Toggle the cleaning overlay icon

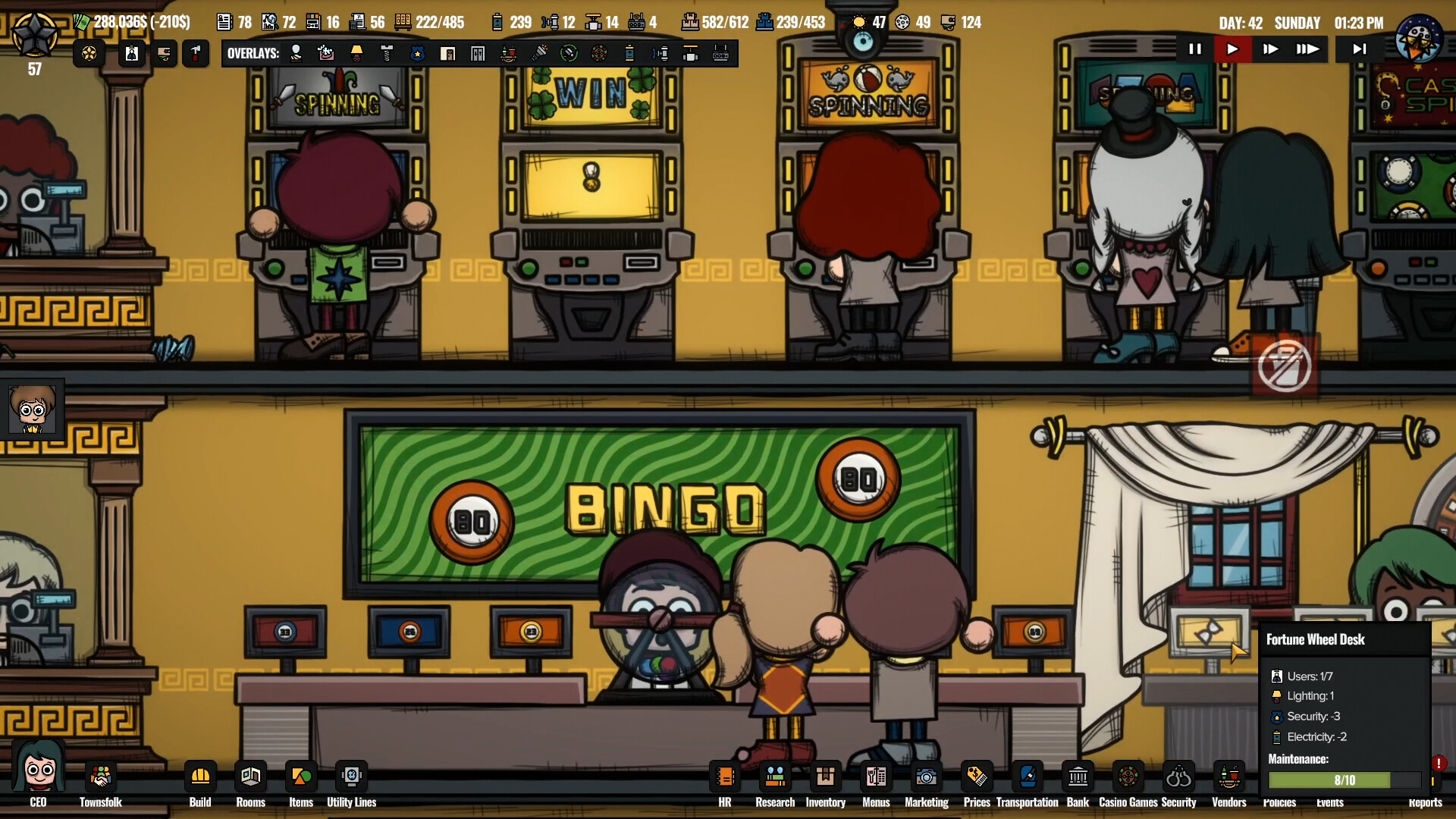[327, 53]
